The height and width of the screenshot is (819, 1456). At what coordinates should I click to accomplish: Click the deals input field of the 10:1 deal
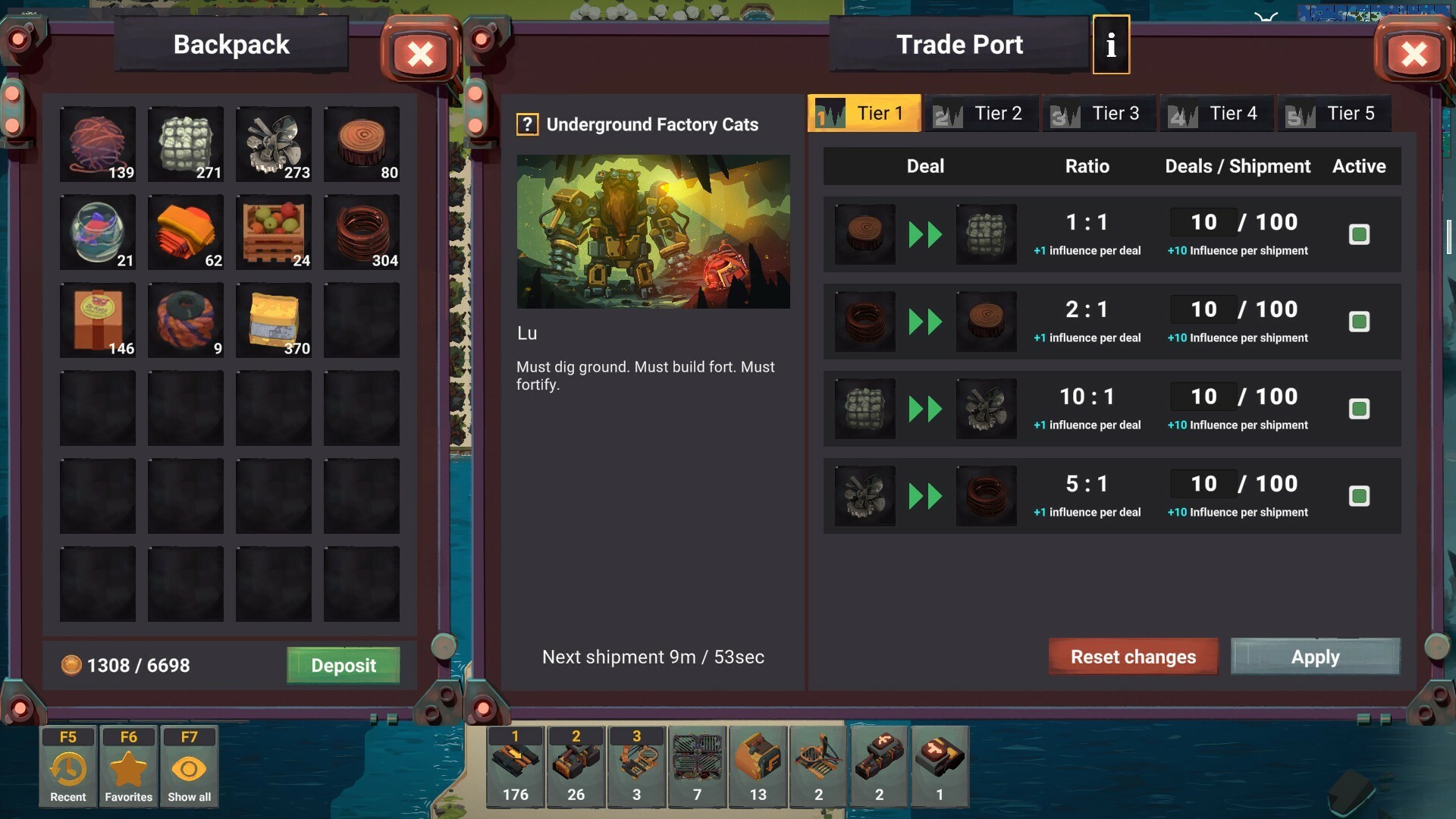coord(1204,397)
